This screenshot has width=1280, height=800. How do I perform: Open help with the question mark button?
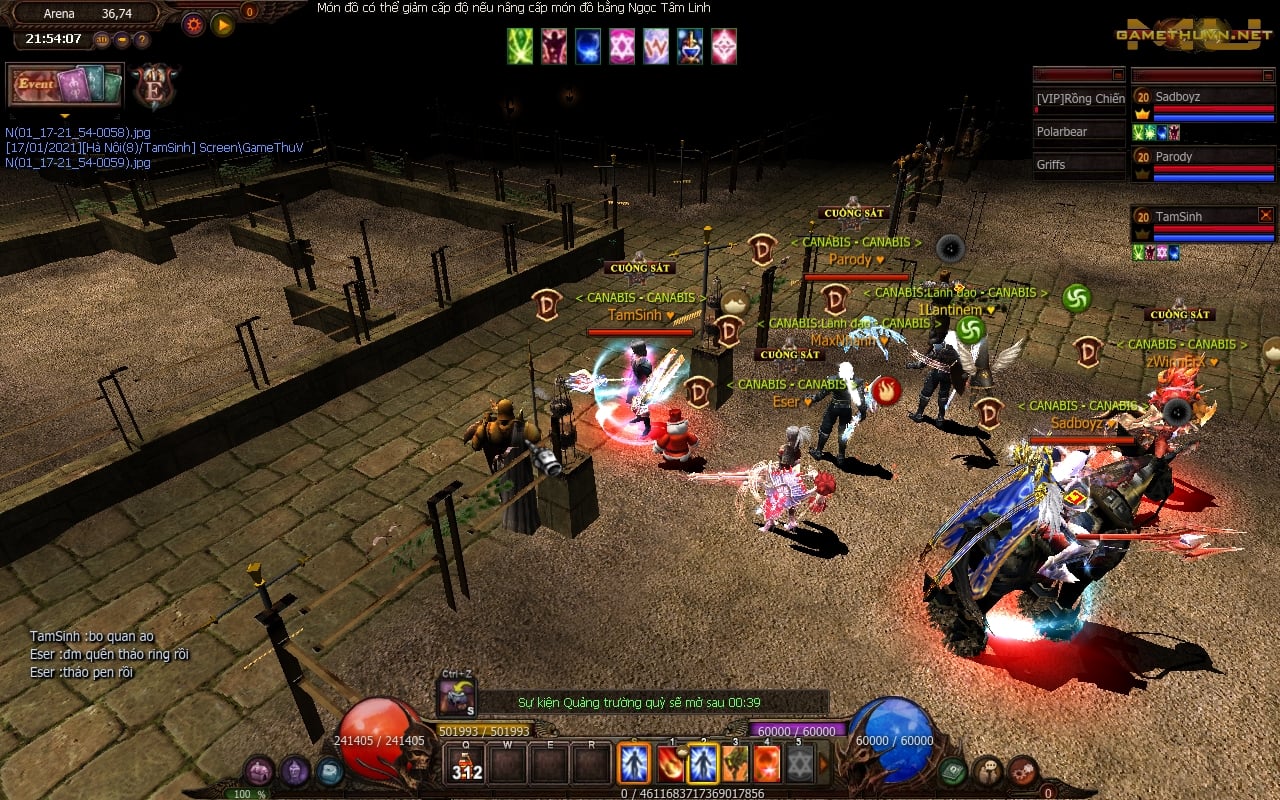point(142,40)
